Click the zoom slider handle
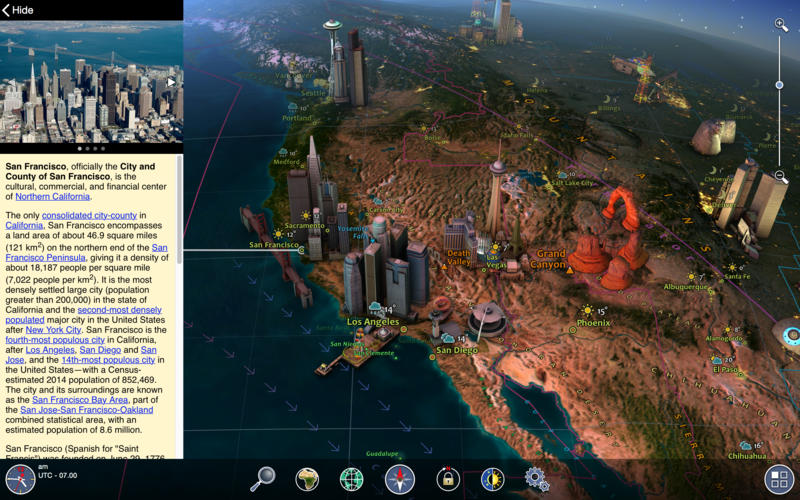 pyautogui.click(x=780, y=85)
